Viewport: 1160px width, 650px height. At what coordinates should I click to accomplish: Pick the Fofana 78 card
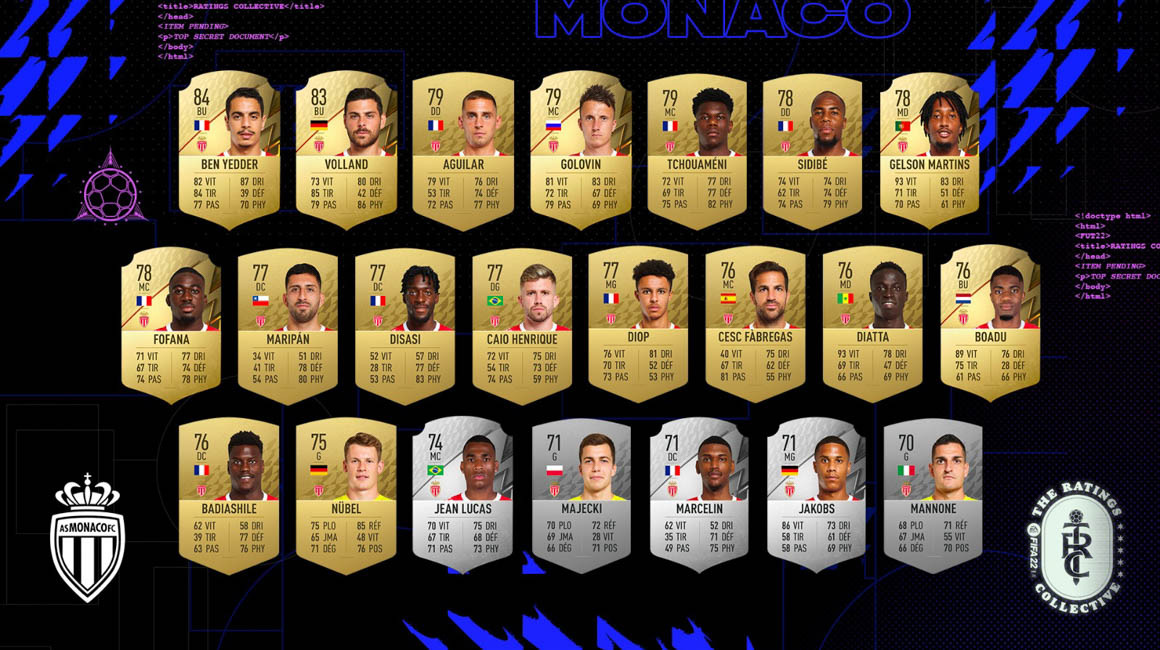tap(171, 320)
